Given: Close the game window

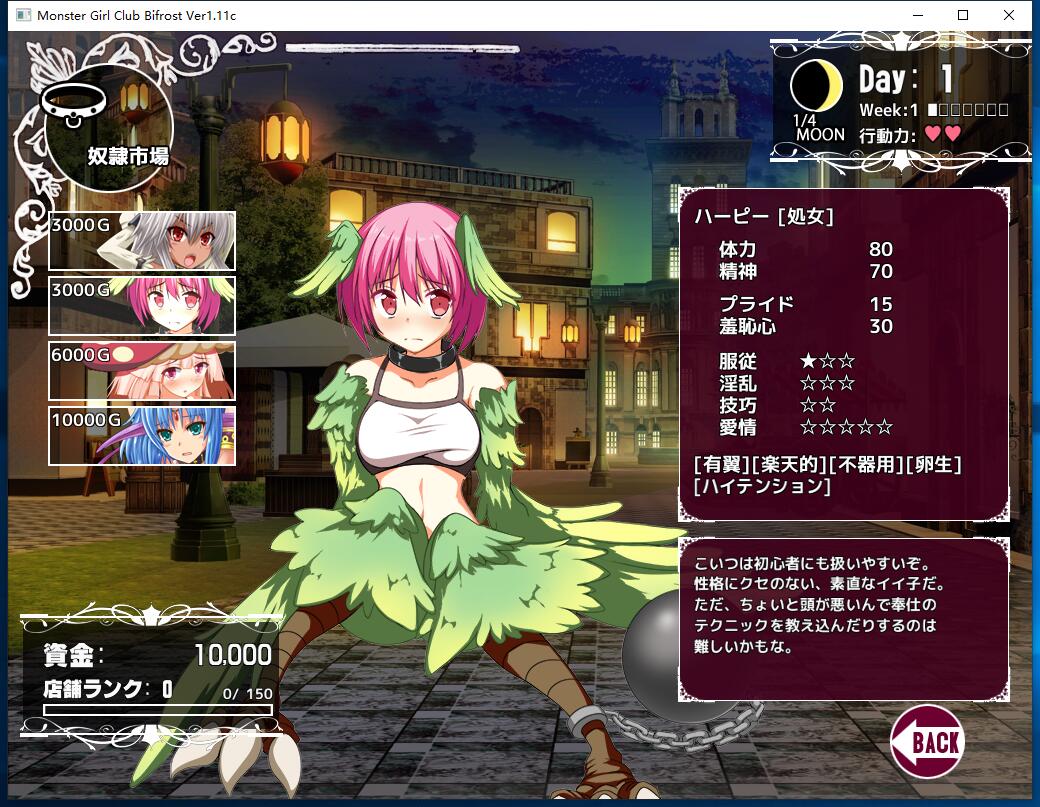Looking at the screenshot, I should pos(1009,15).
